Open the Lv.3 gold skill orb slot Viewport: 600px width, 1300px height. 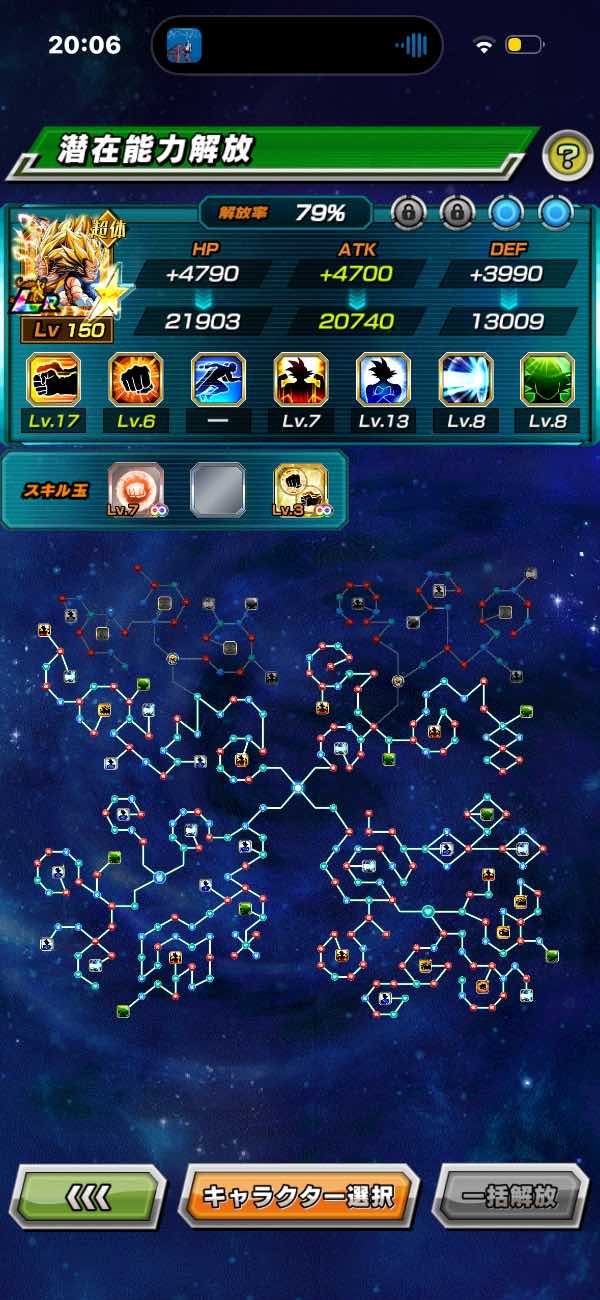coord(302,489)
